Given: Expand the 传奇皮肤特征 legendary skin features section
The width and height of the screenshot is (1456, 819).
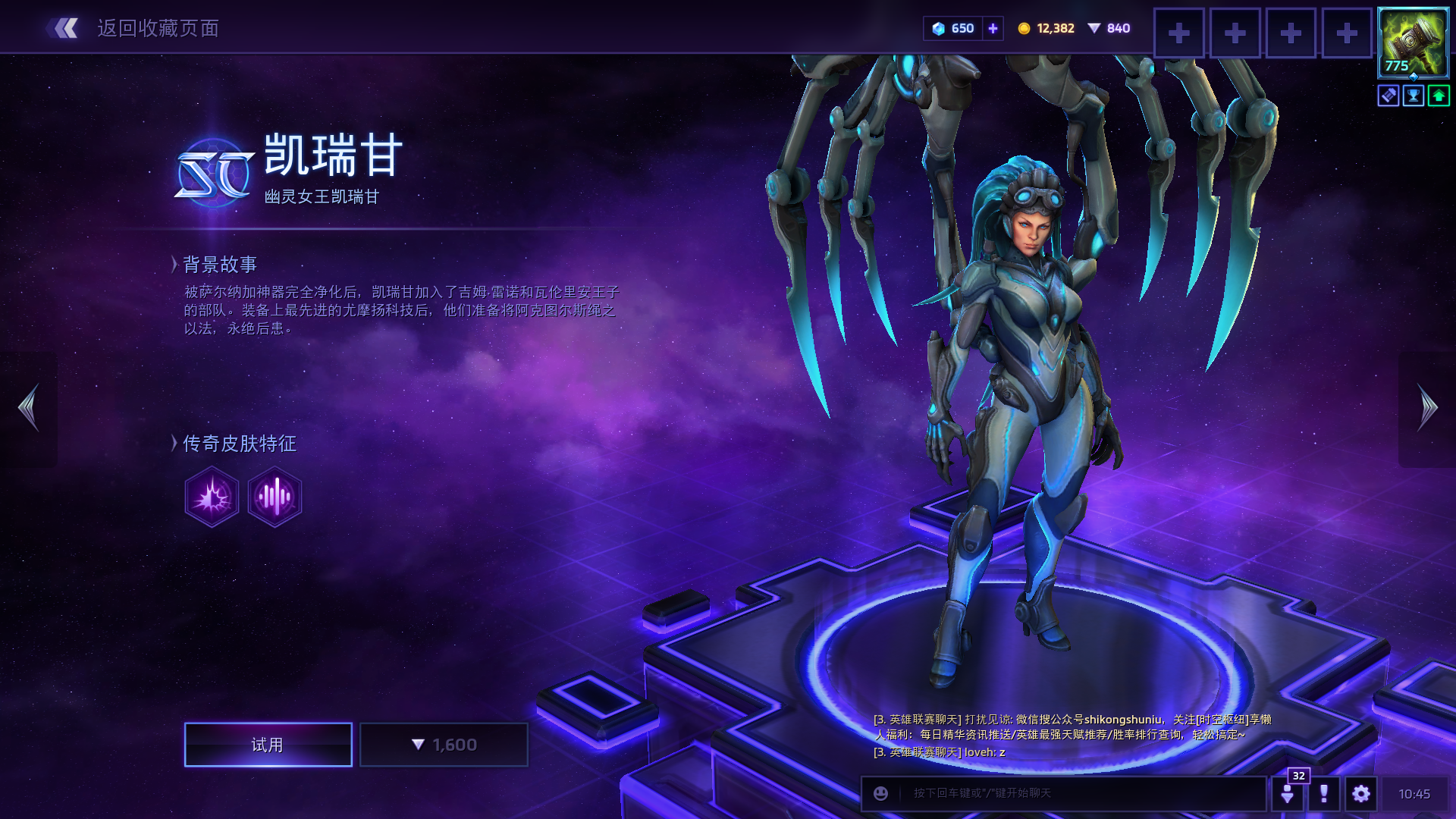Looking at the screenshot, I should [238, 444].
